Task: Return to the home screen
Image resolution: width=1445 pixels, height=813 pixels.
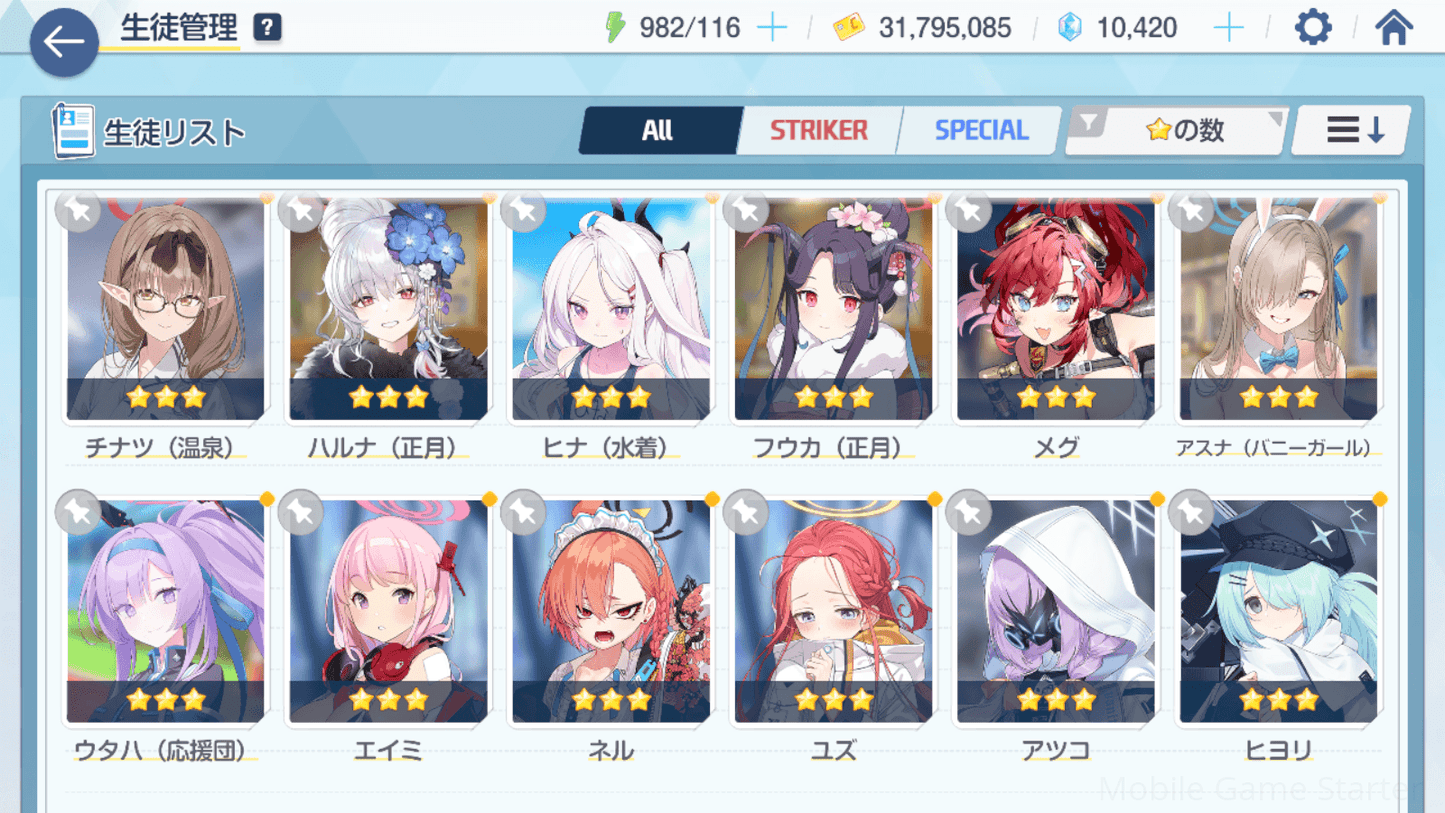Action: click(x=1393, y=28)
